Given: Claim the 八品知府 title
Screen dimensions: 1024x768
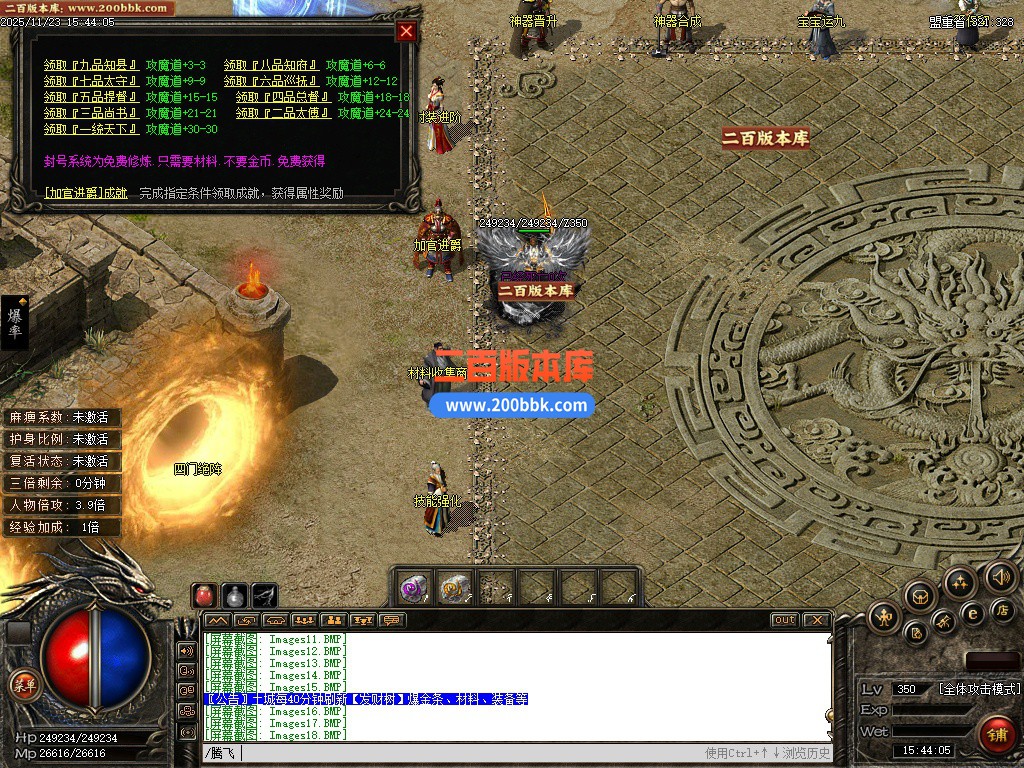Looking at the screenshot, I should (x=271, y=65).
